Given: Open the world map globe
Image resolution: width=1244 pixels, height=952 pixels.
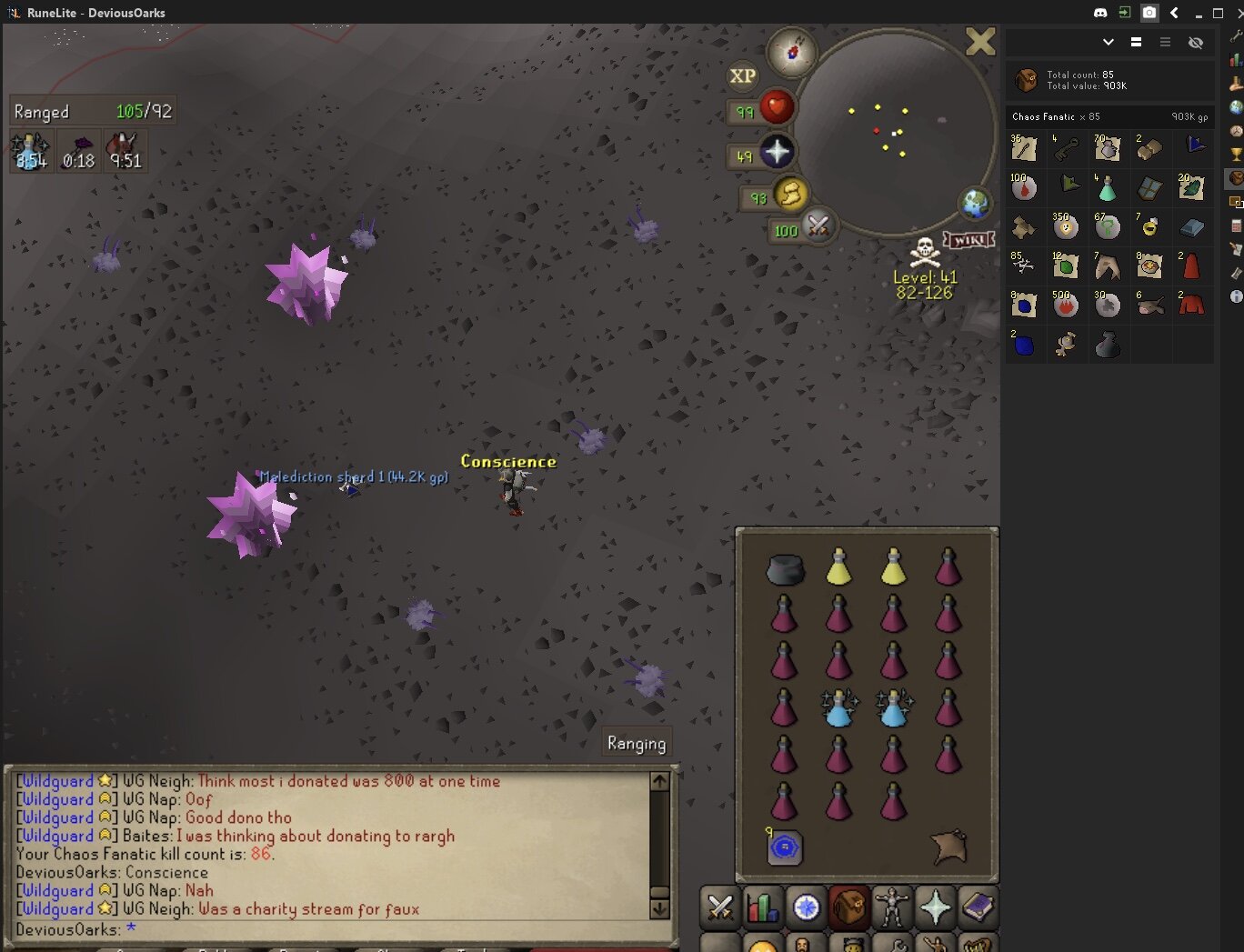Looking at the screenshot, I should point(975,204).
